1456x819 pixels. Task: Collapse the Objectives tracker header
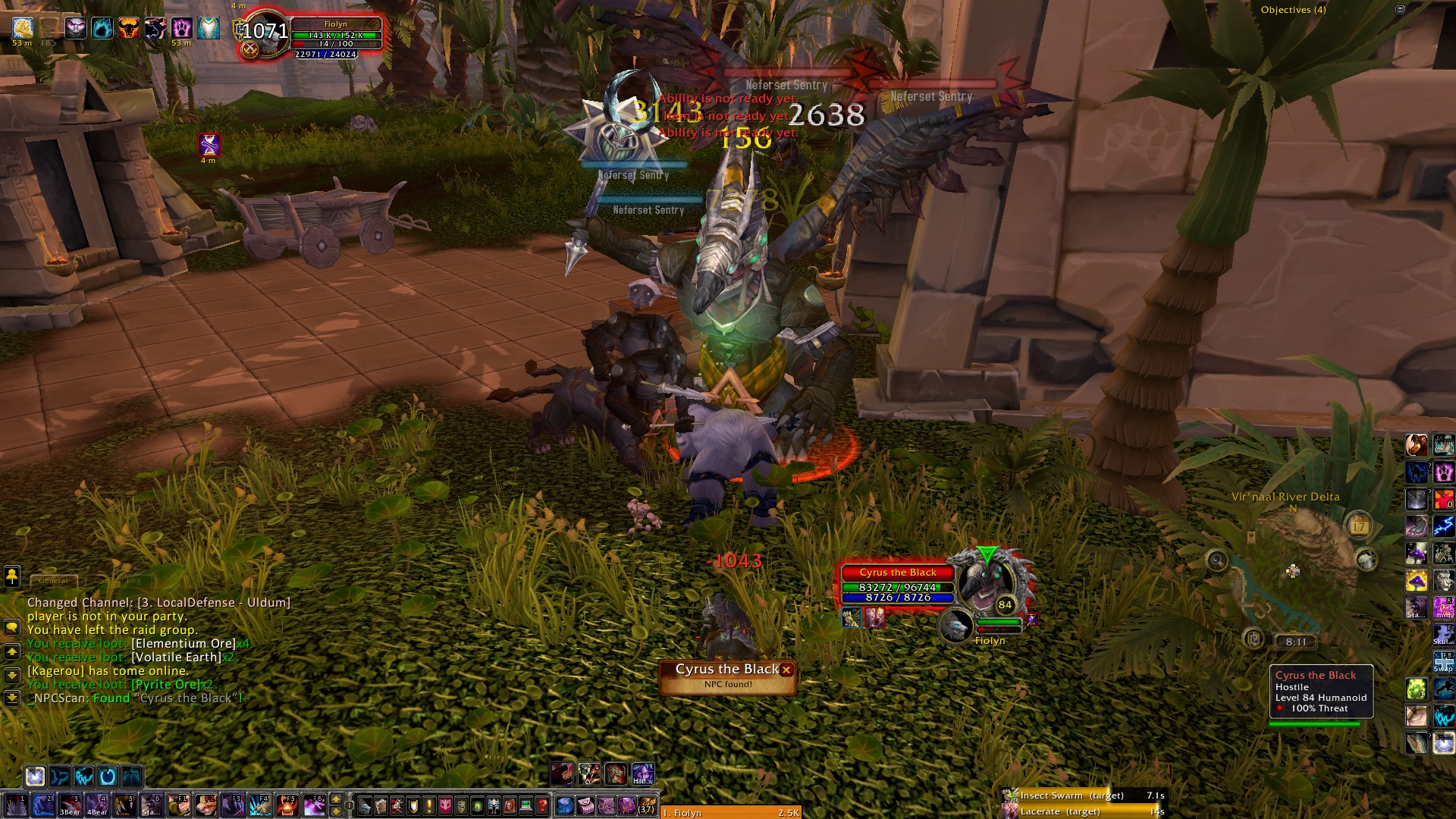coord(1400,10)
